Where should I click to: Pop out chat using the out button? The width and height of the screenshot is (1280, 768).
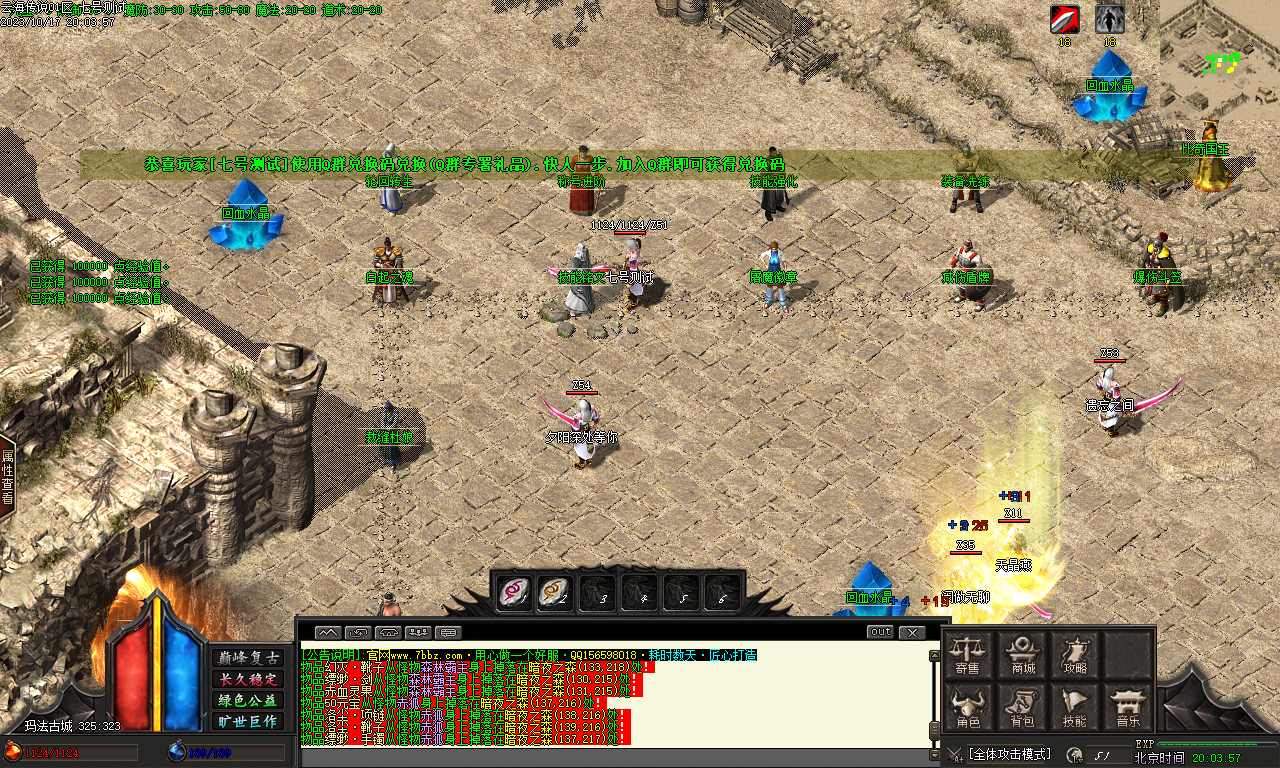click(880, 631)
